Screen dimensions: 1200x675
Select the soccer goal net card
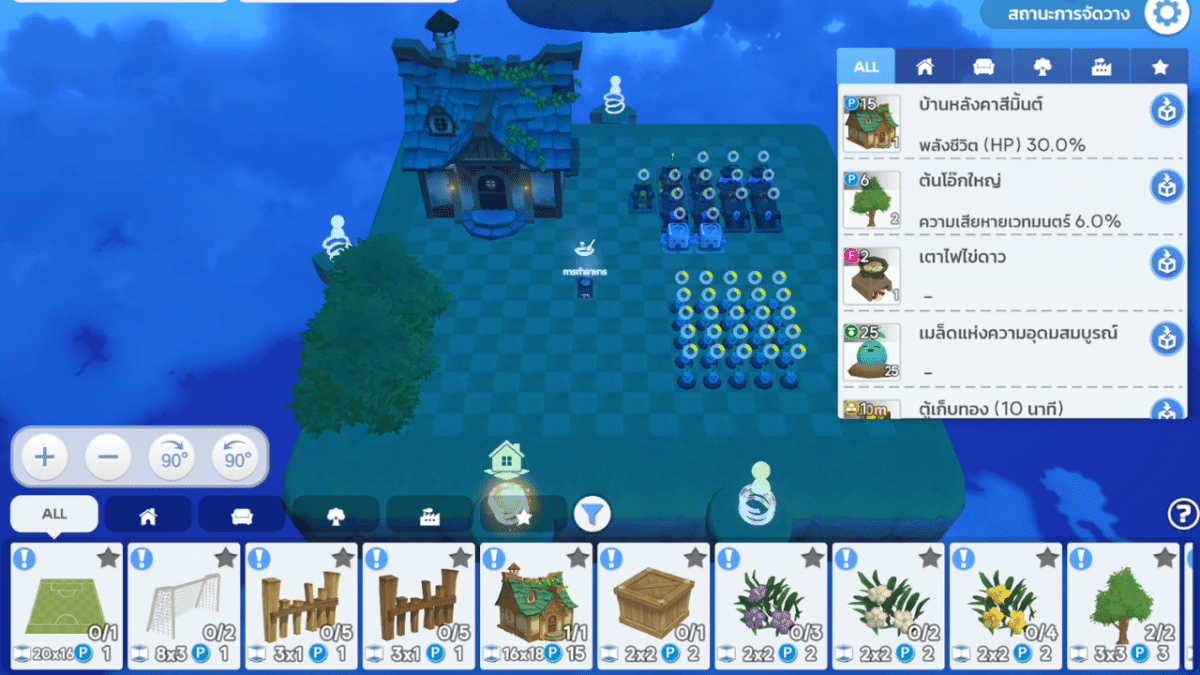(x=184, y=606)
